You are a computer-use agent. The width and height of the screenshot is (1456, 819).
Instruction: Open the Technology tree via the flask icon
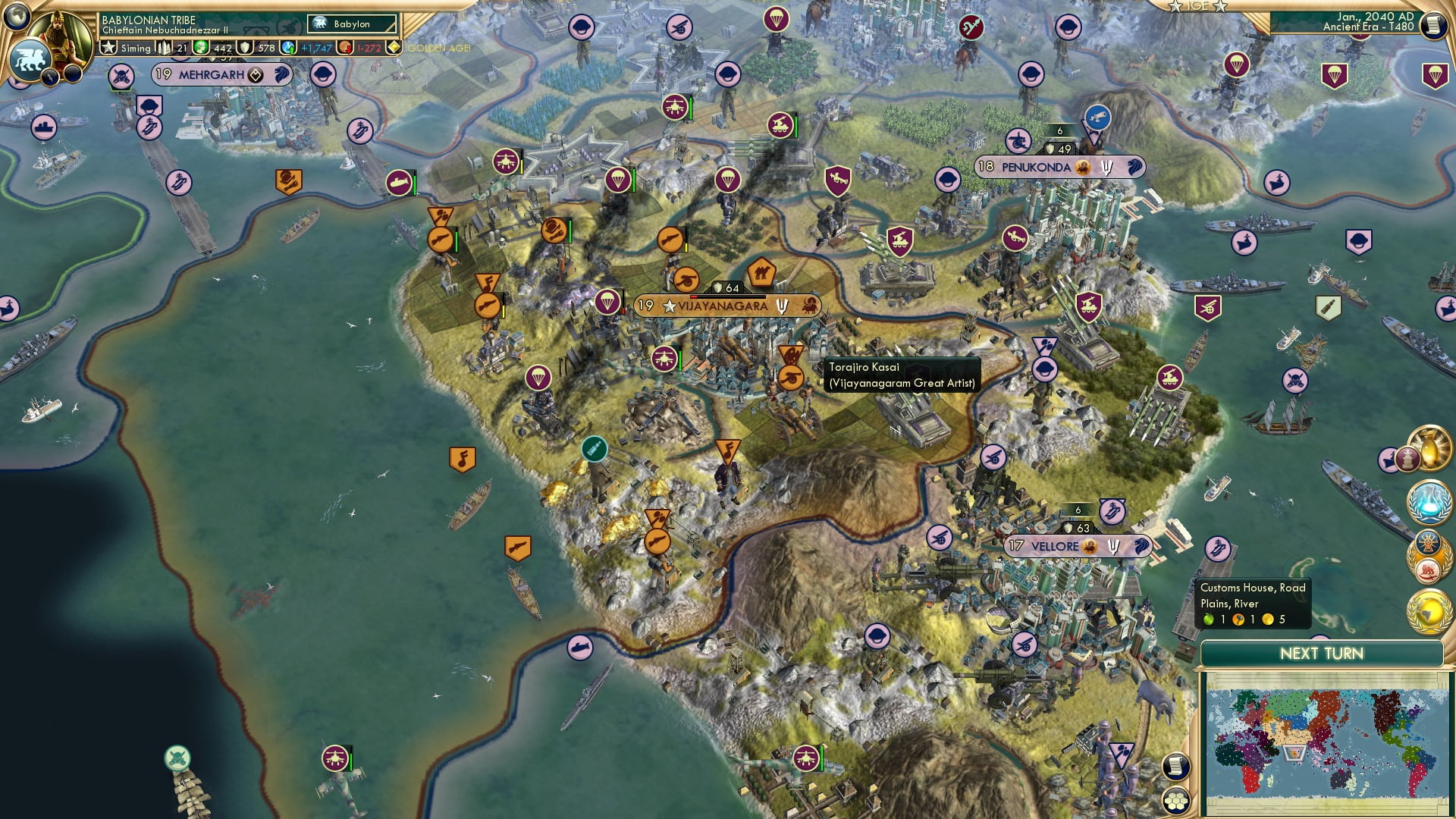[x=1428, y=500]
